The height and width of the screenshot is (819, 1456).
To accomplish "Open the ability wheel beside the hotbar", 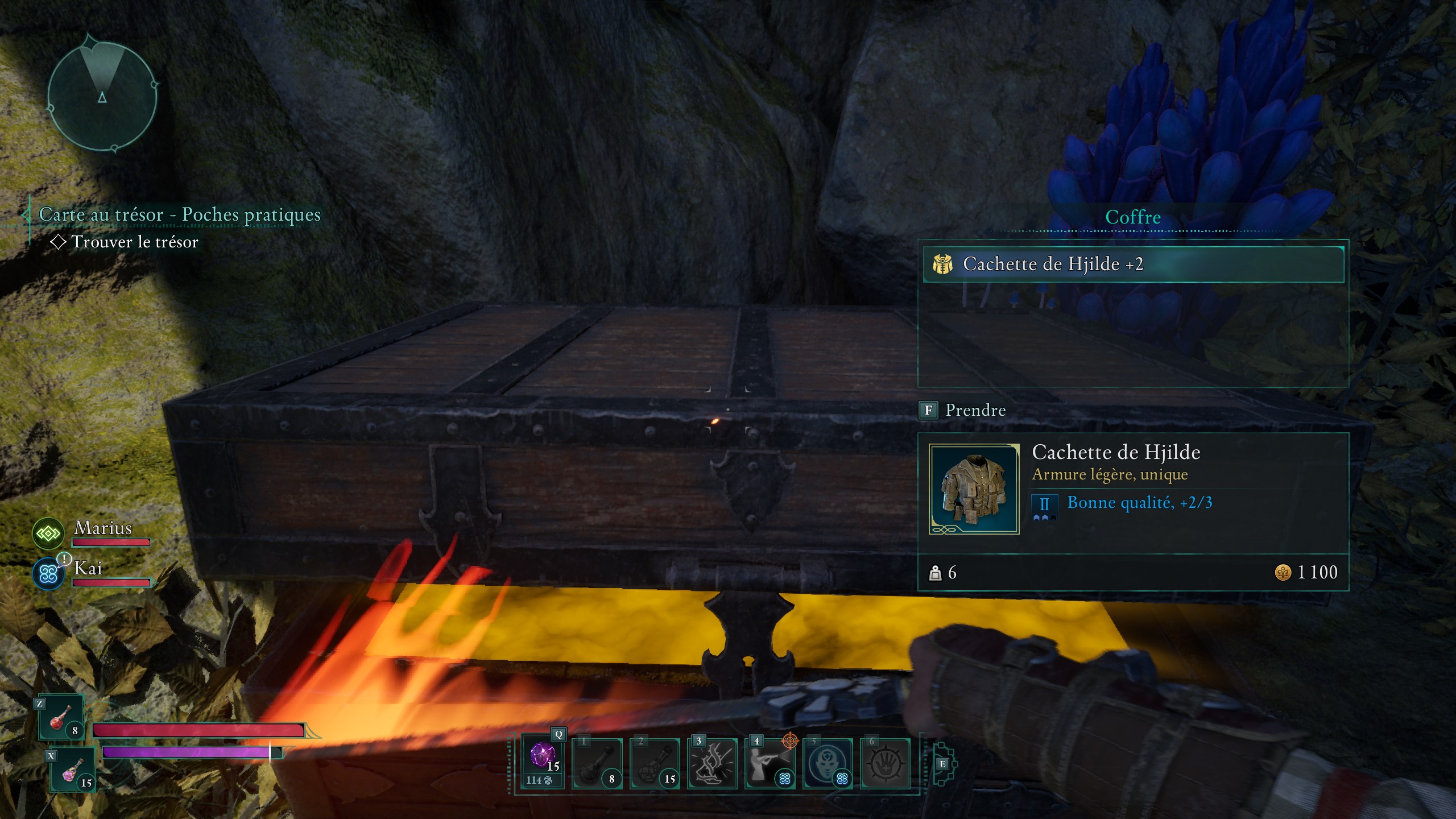I will 942,763.
